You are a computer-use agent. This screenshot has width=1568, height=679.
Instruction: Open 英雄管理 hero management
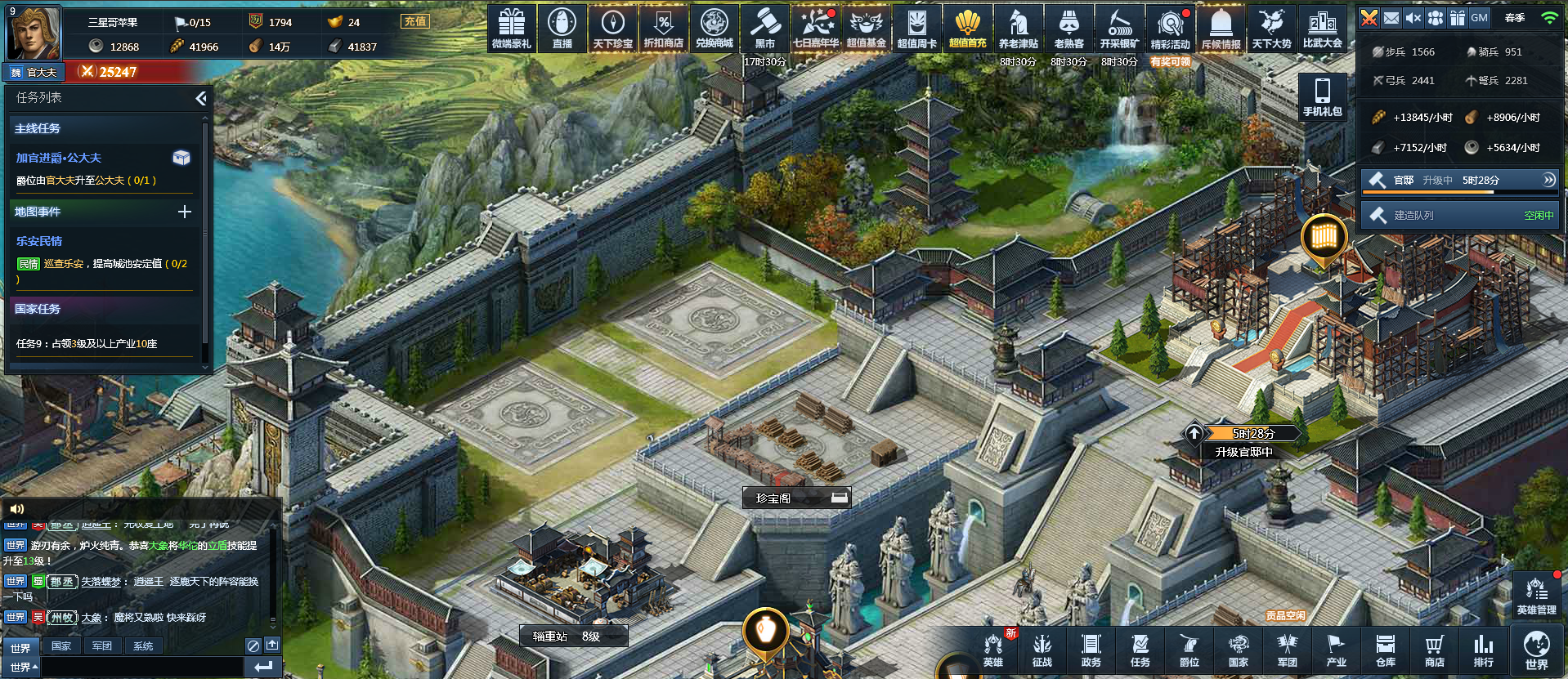point(1536,595)
